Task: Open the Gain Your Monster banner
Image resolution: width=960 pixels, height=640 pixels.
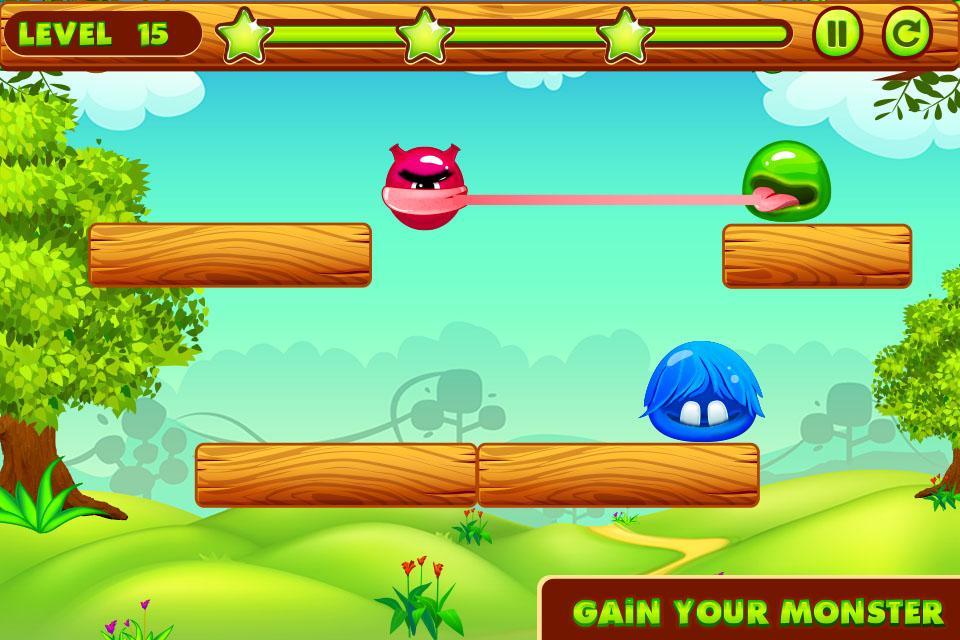Action: (x=757, y=610)
